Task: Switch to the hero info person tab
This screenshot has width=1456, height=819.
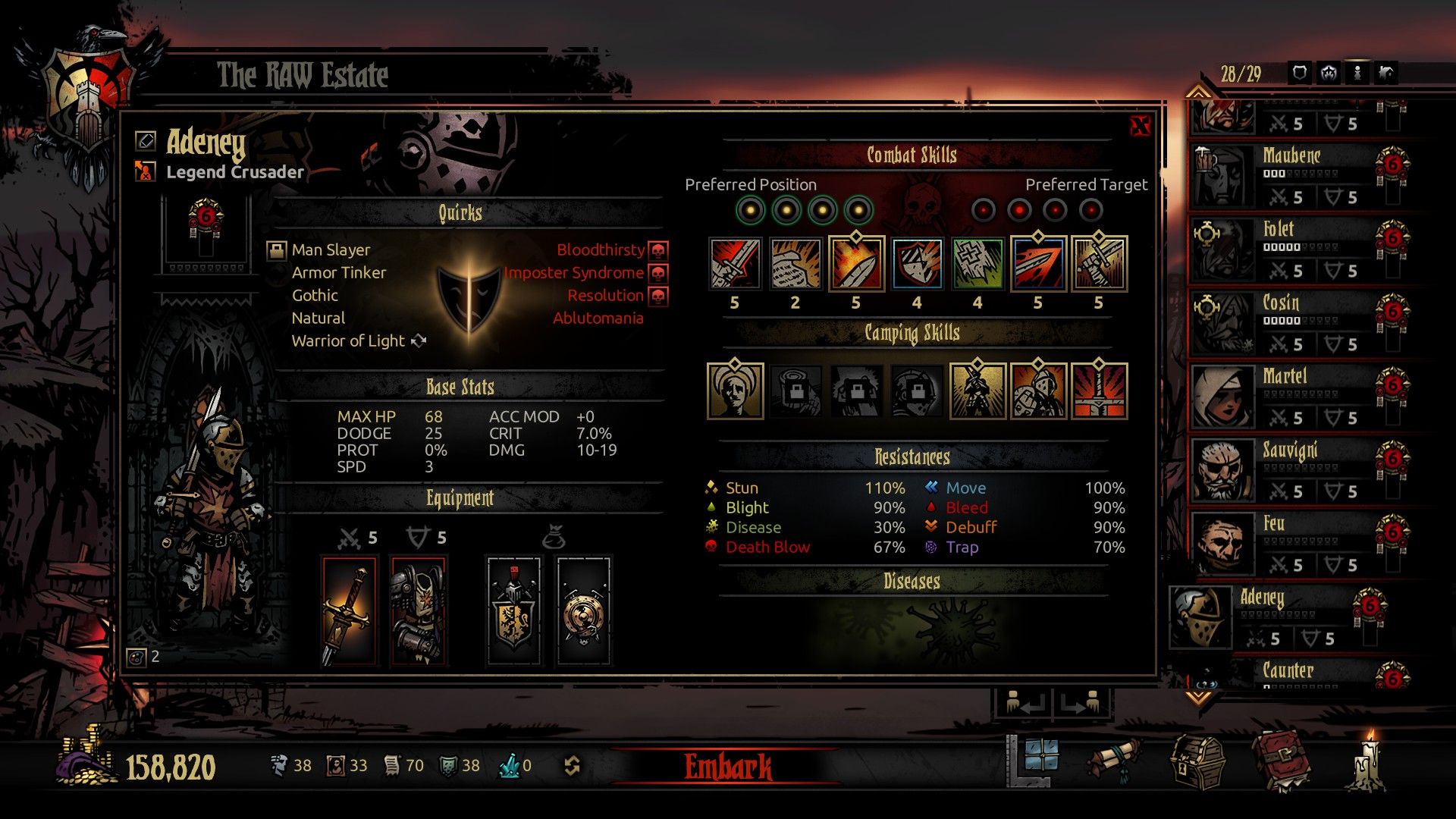Action: click(1358, 74)
